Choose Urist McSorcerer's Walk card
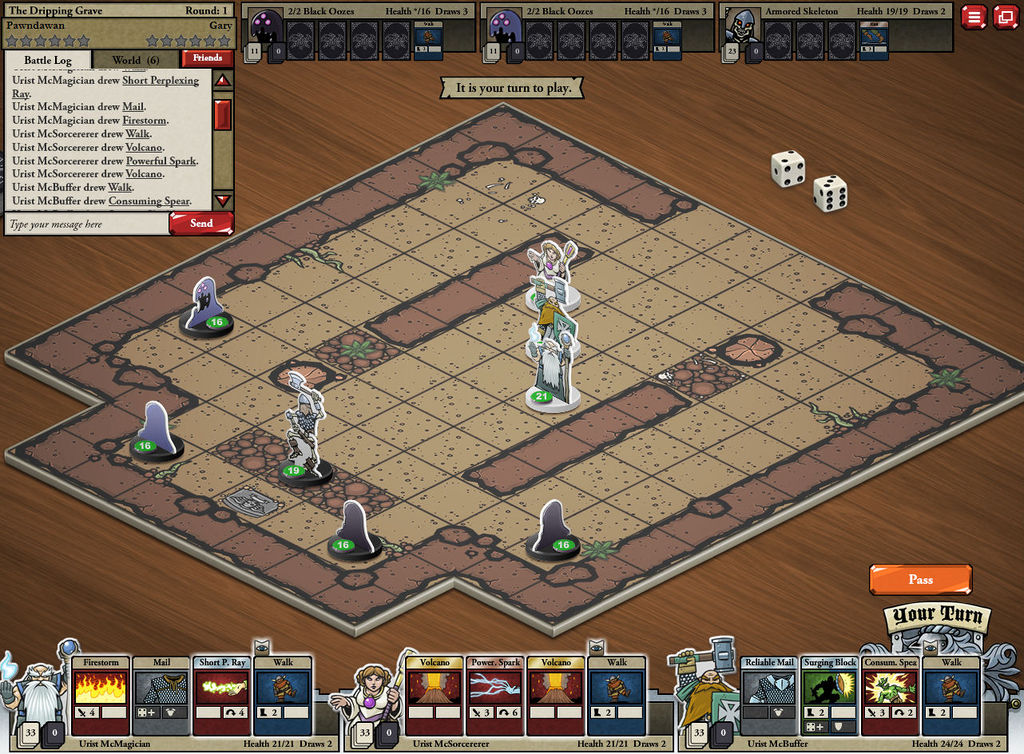Viewport: 1024px width, 754px height. 617,695
